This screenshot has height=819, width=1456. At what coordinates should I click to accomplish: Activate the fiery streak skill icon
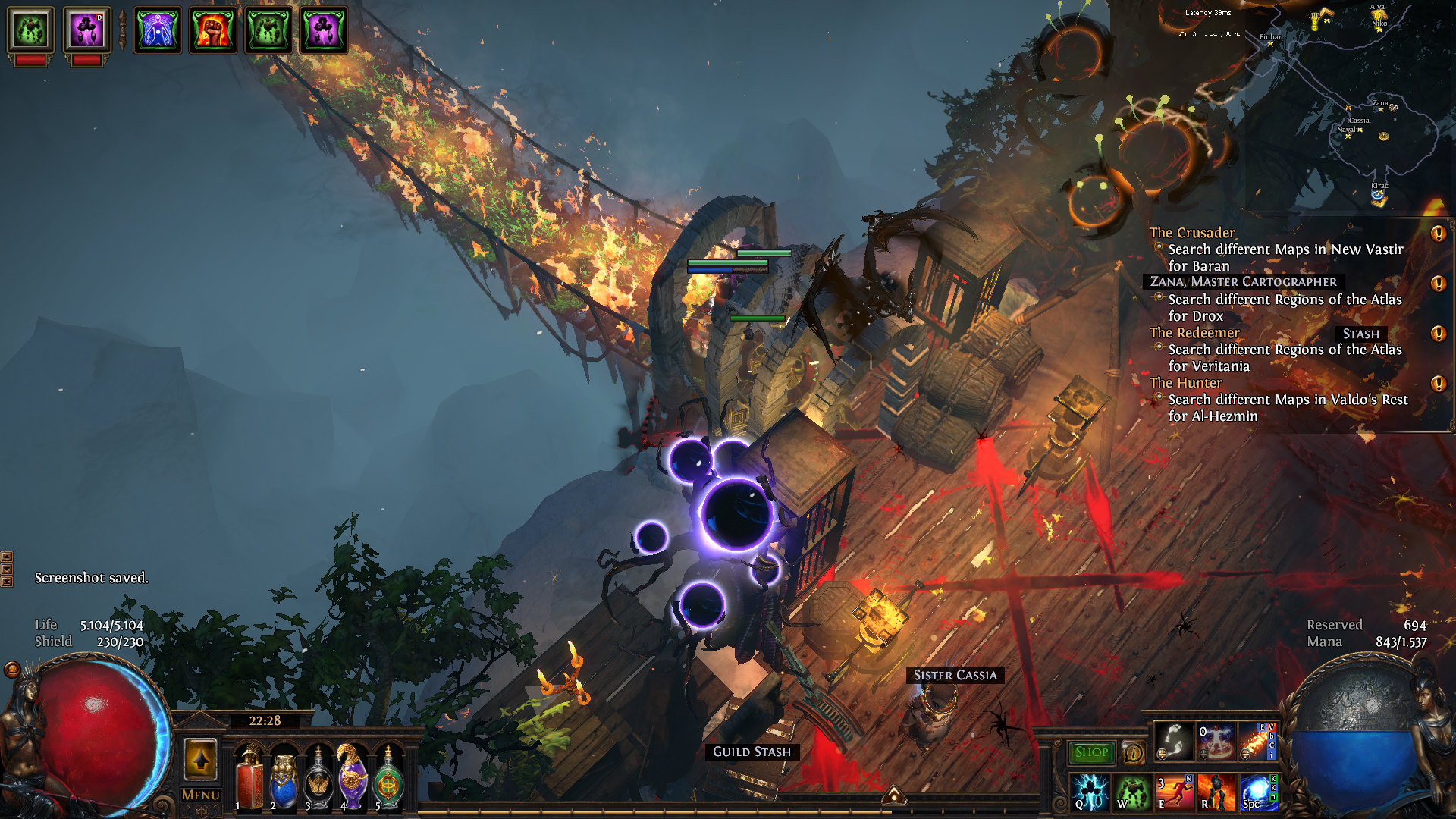pyautogui.click(x=1257, y=741)
